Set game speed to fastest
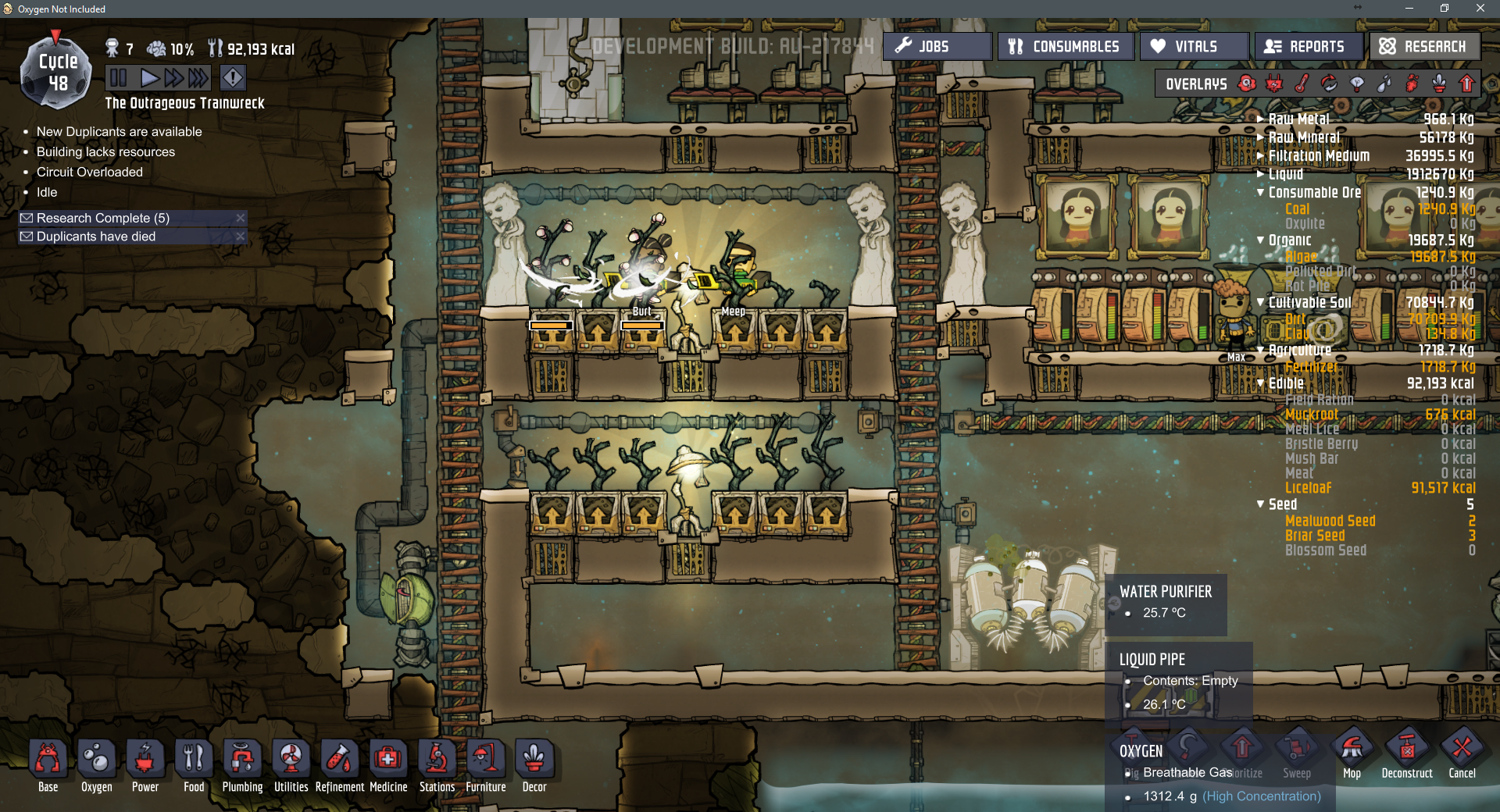The height and width of the screenshot is (812, 1500). tap(198, 78)
